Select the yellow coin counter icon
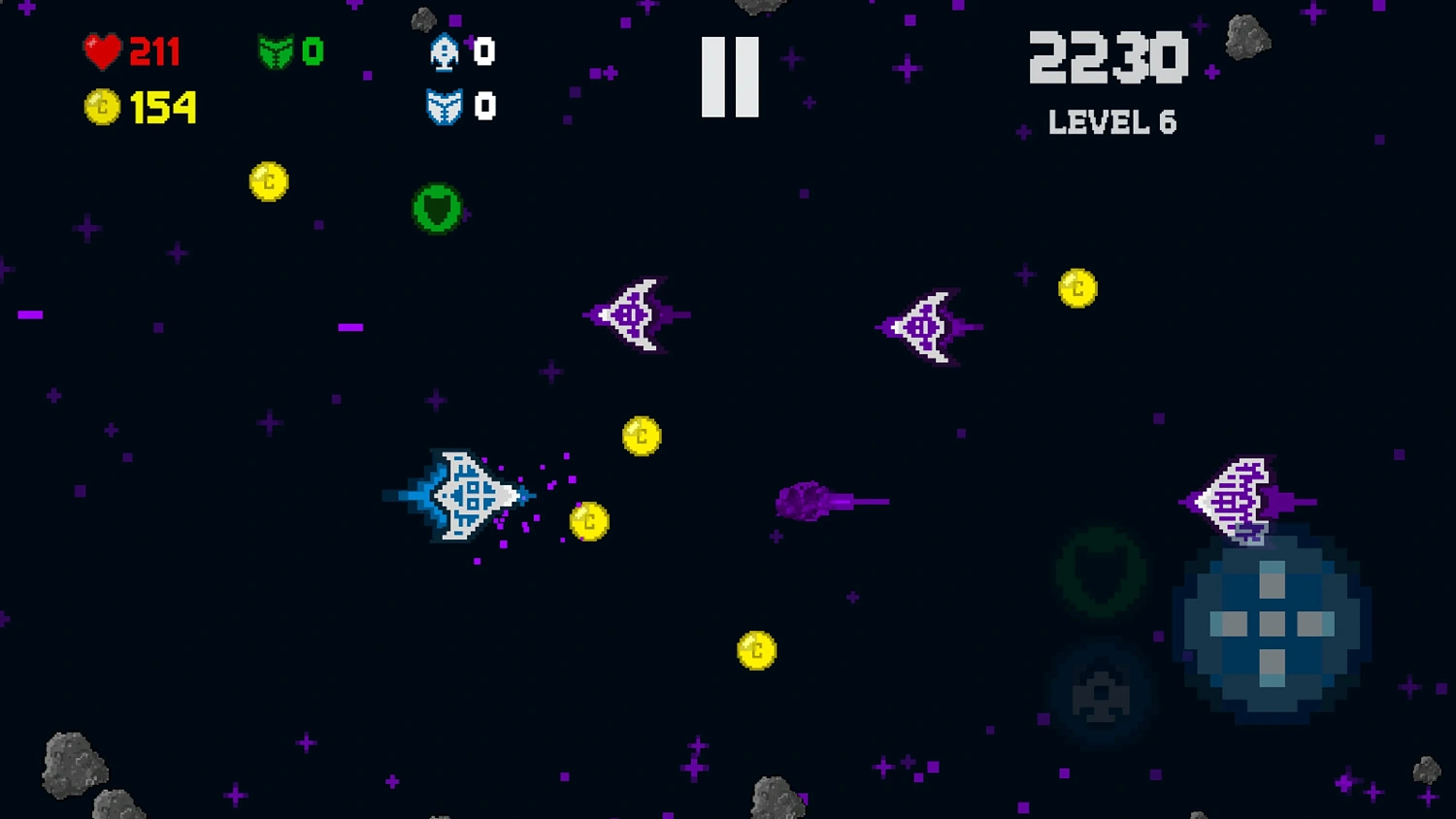This screenshot has width=1456, height=819. (104, 107)
